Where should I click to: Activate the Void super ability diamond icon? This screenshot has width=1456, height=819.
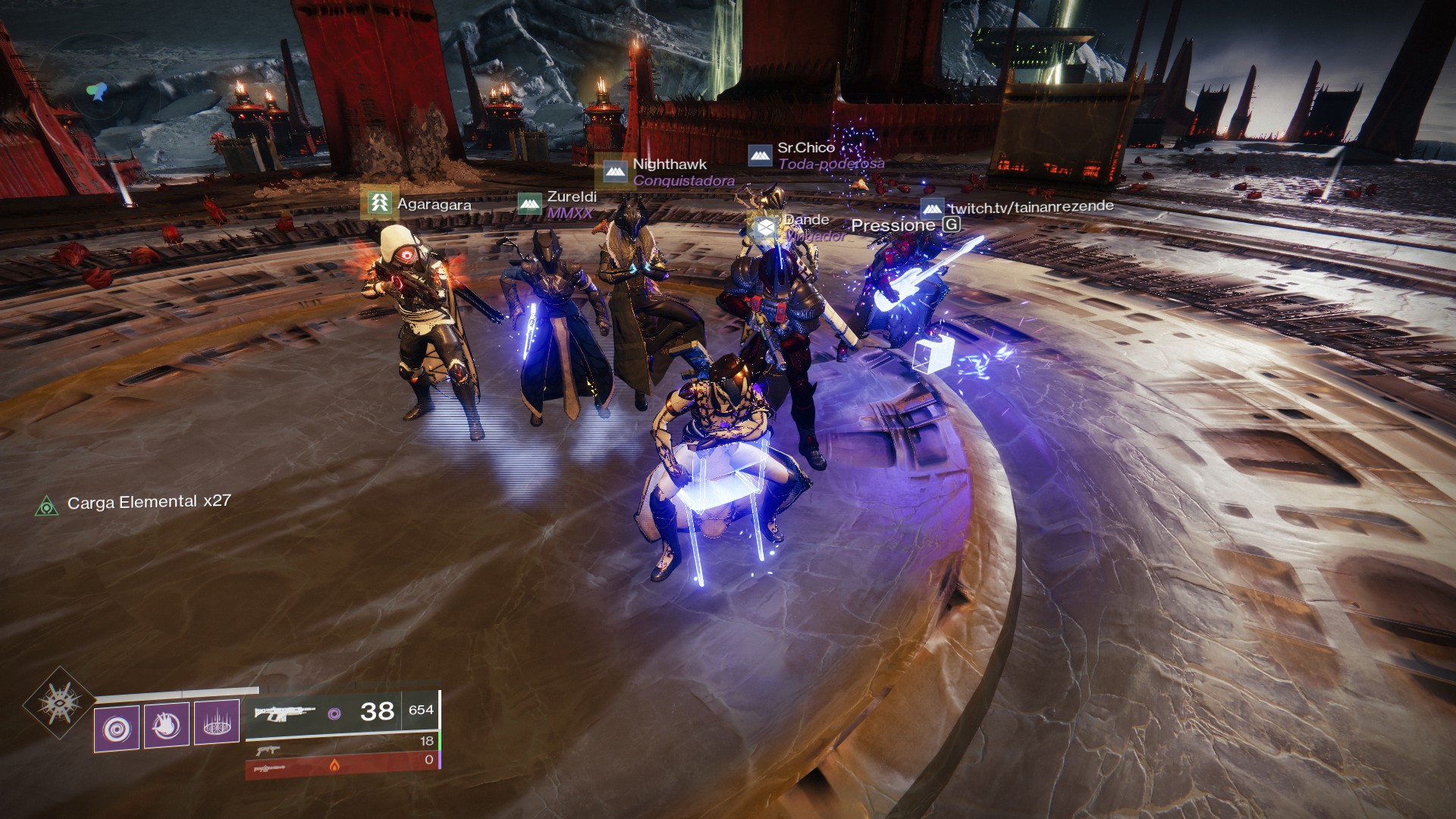[60, 703]
